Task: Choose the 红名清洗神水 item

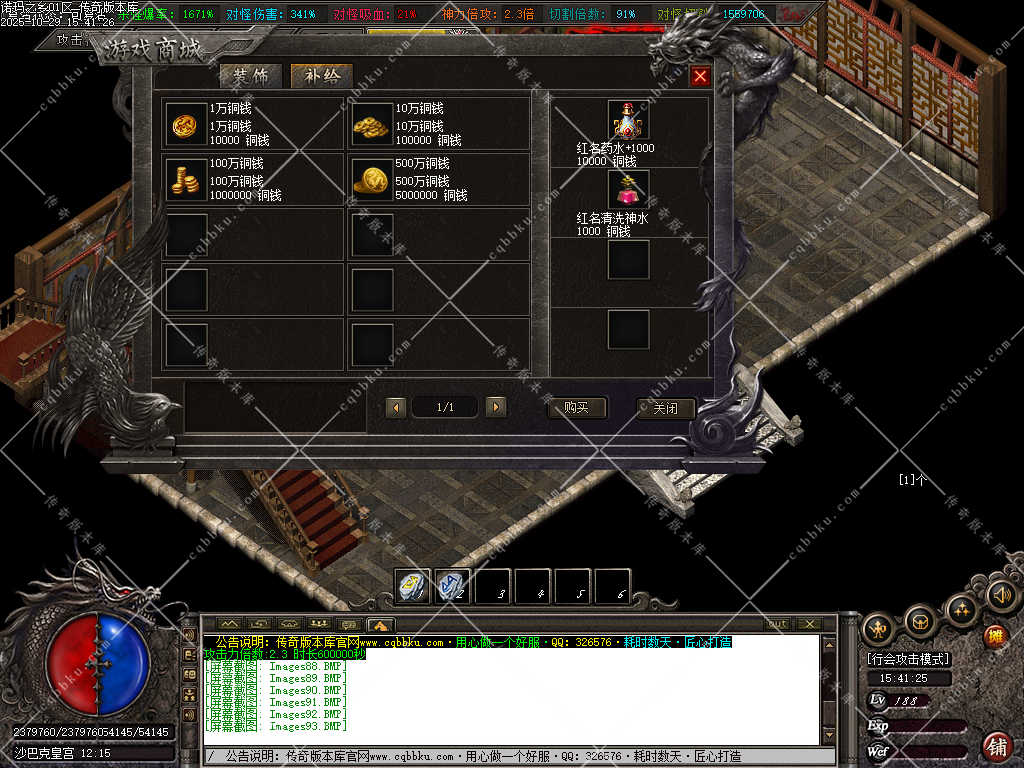Action: (x=628, y=189)
